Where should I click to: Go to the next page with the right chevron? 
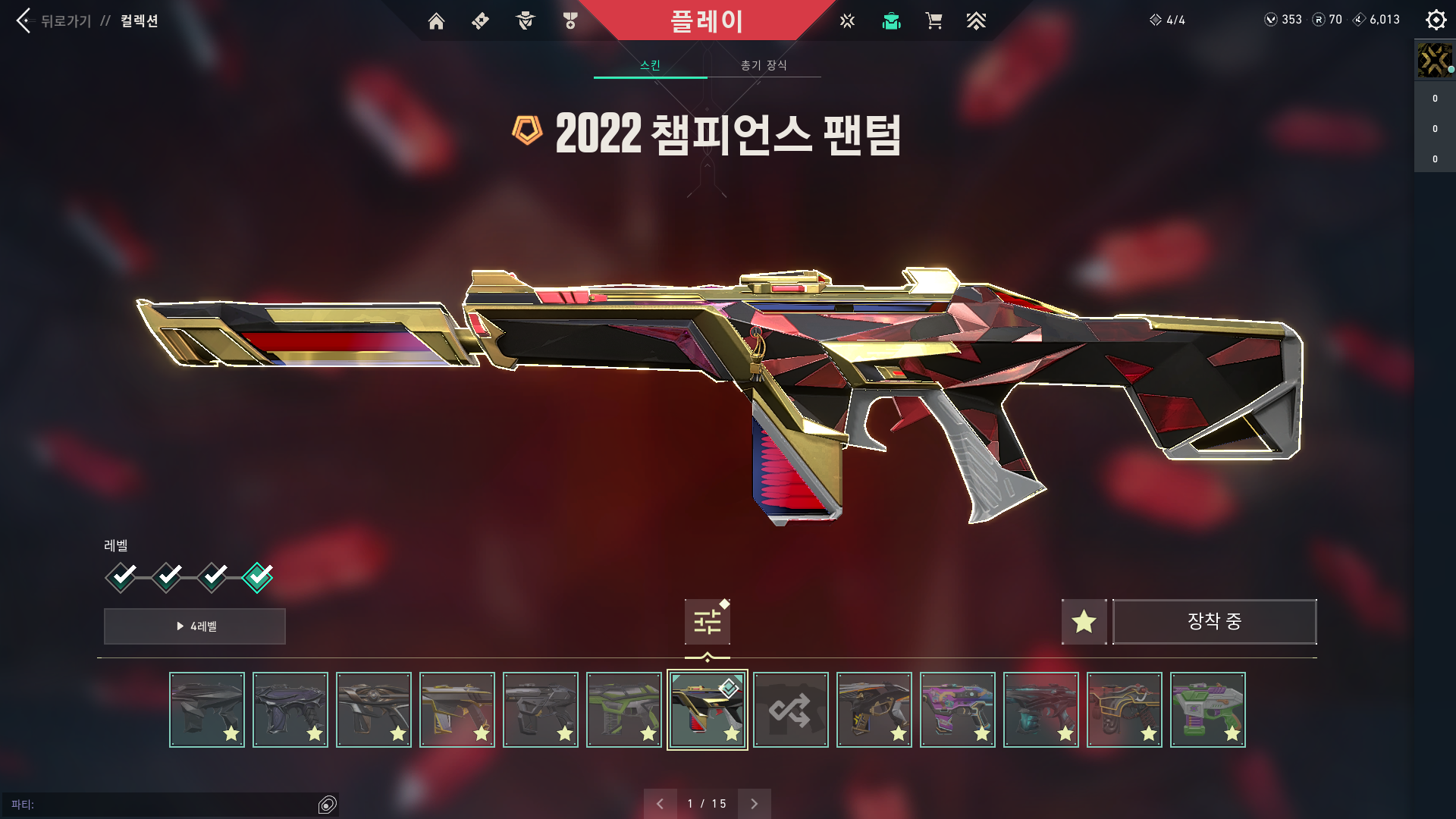754,803
